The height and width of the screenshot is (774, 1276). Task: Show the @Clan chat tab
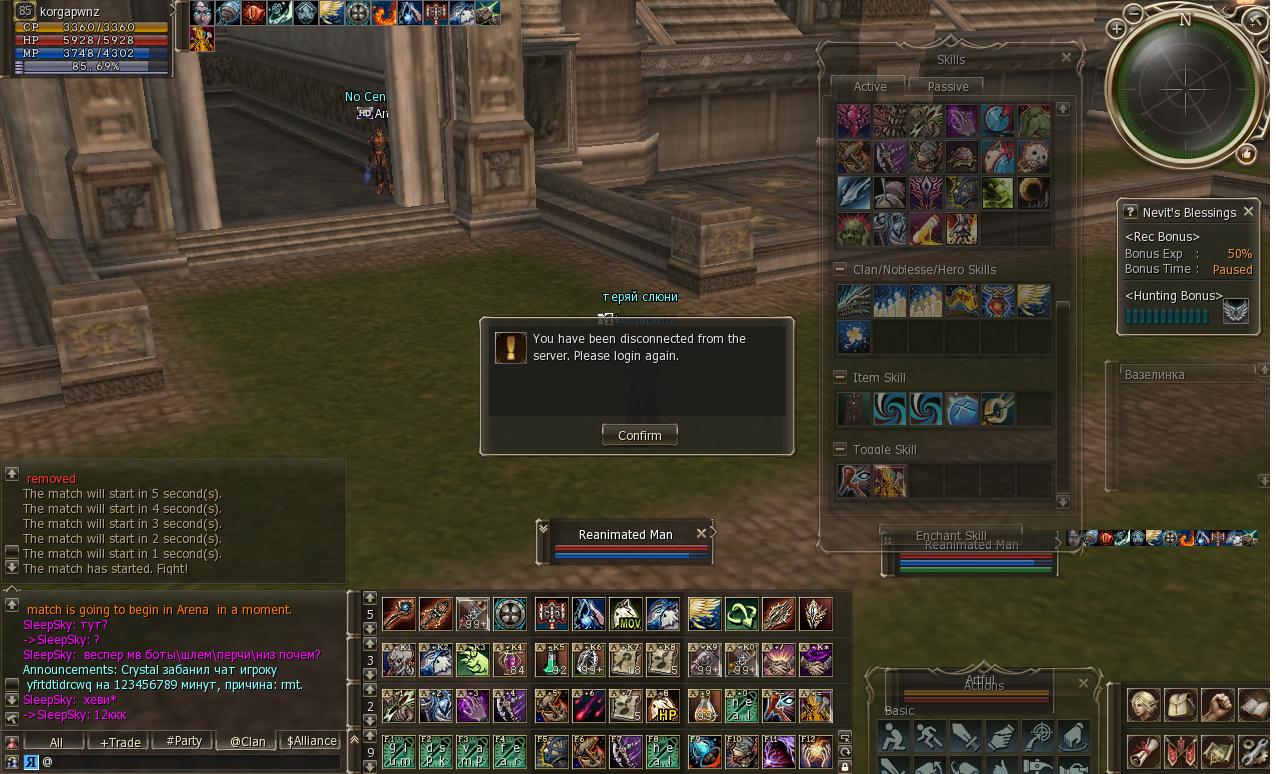(x=247, y=742)
